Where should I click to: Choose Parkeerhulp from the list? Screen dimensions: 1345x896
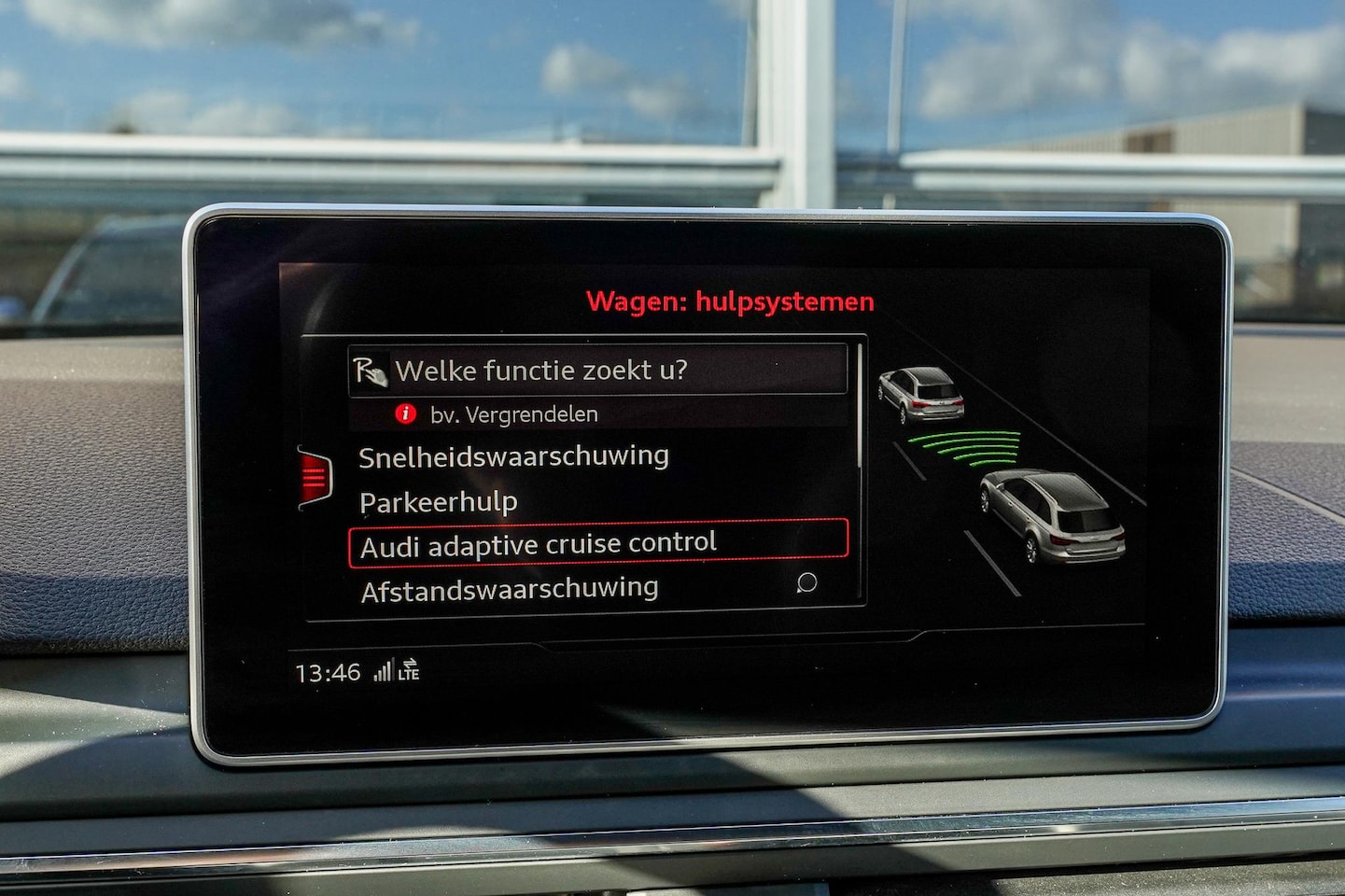point(439,502)
